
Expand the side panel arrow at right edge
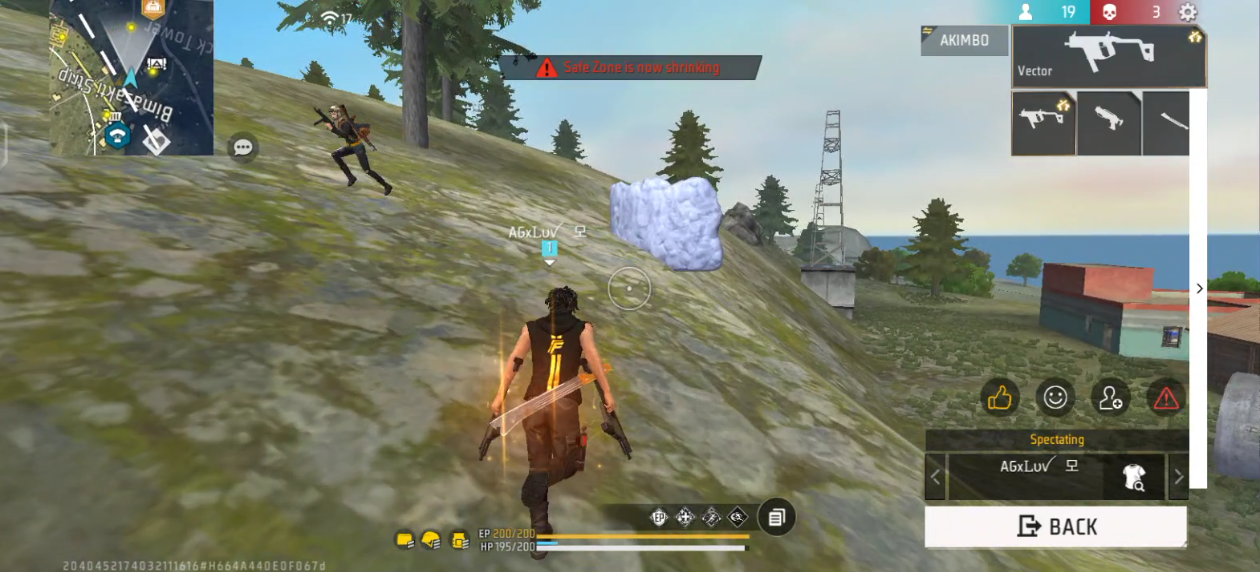point(1199,289)
